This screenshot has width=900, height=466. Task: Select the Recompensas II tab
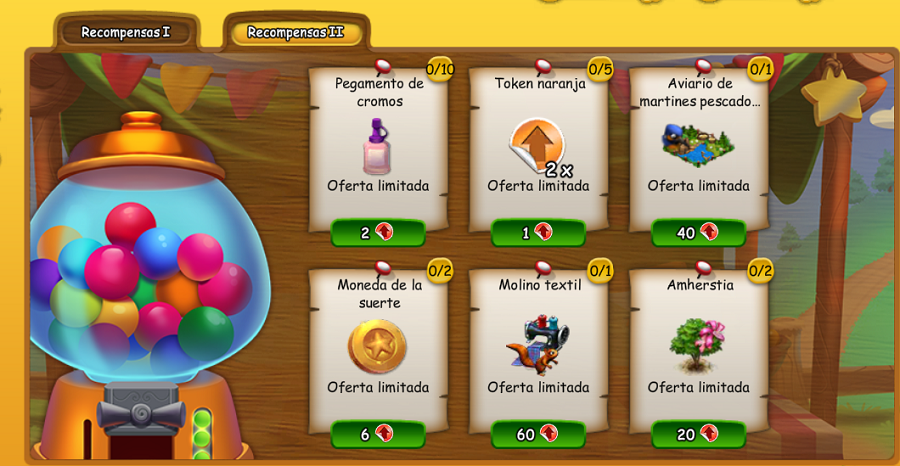point(295,32)
